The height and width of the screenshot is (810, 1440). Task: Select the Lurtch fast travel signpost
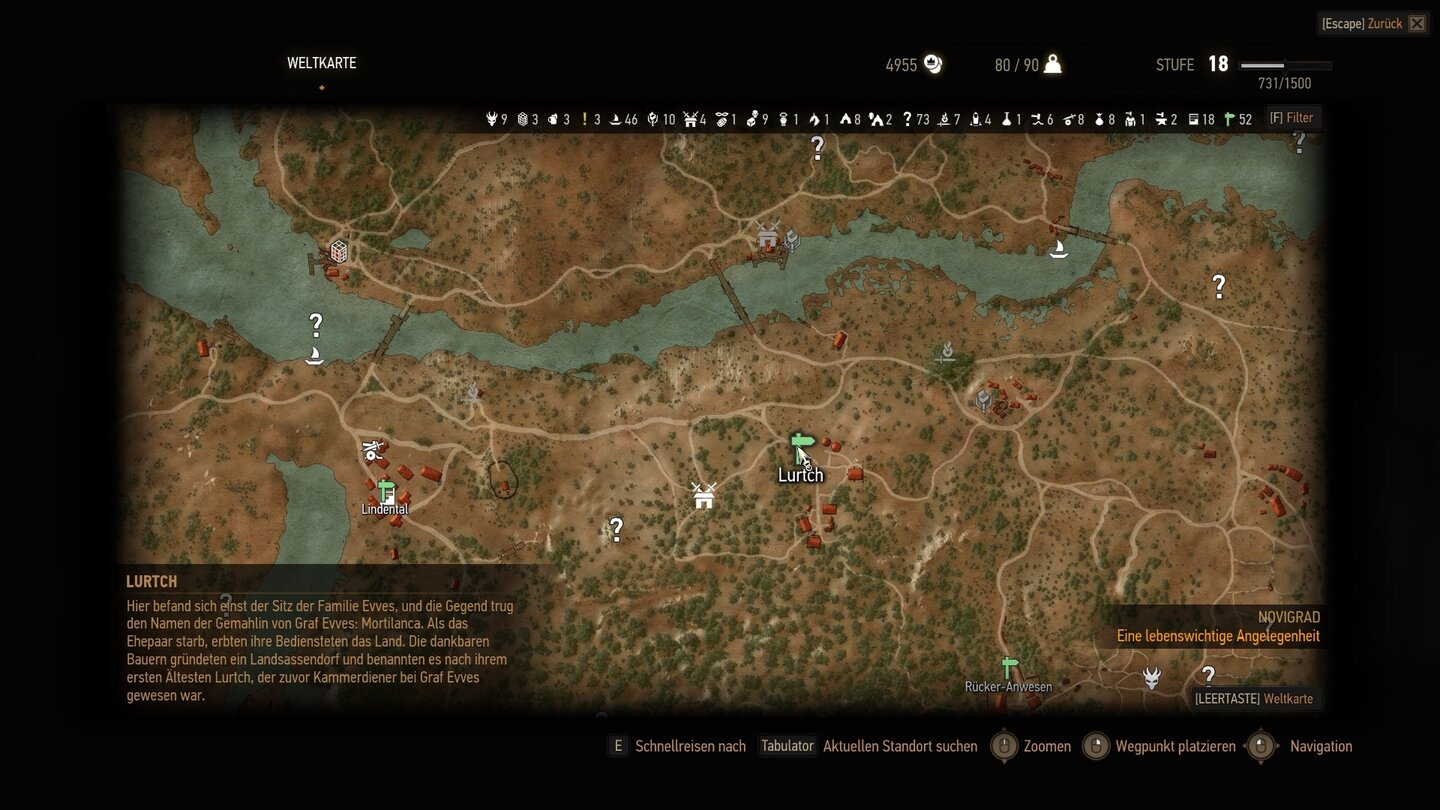point(801,443)
